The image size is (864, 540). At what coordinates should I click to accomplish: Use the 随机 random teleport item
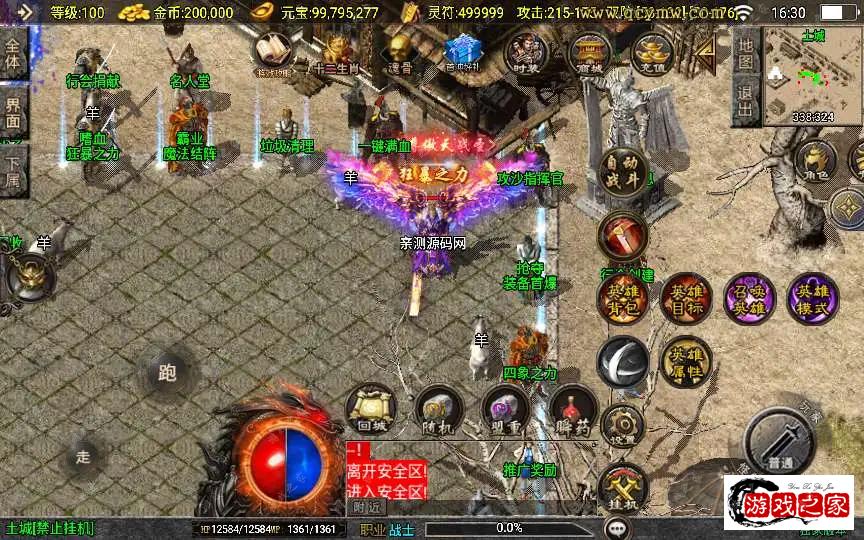click(x=438, y=410)
